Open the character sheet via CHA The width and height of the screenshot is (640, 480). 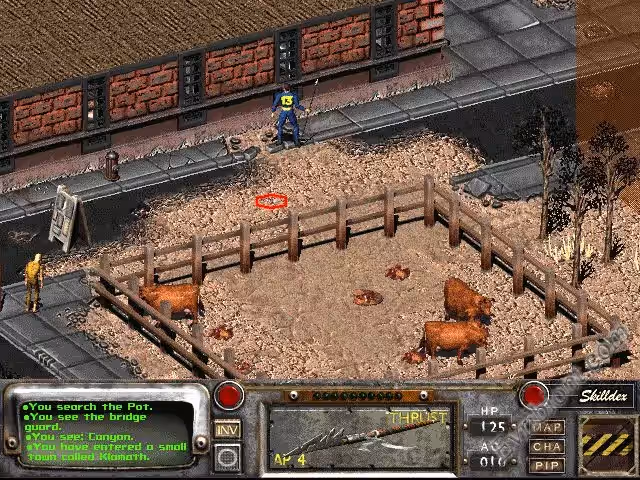tap(547, 446)
